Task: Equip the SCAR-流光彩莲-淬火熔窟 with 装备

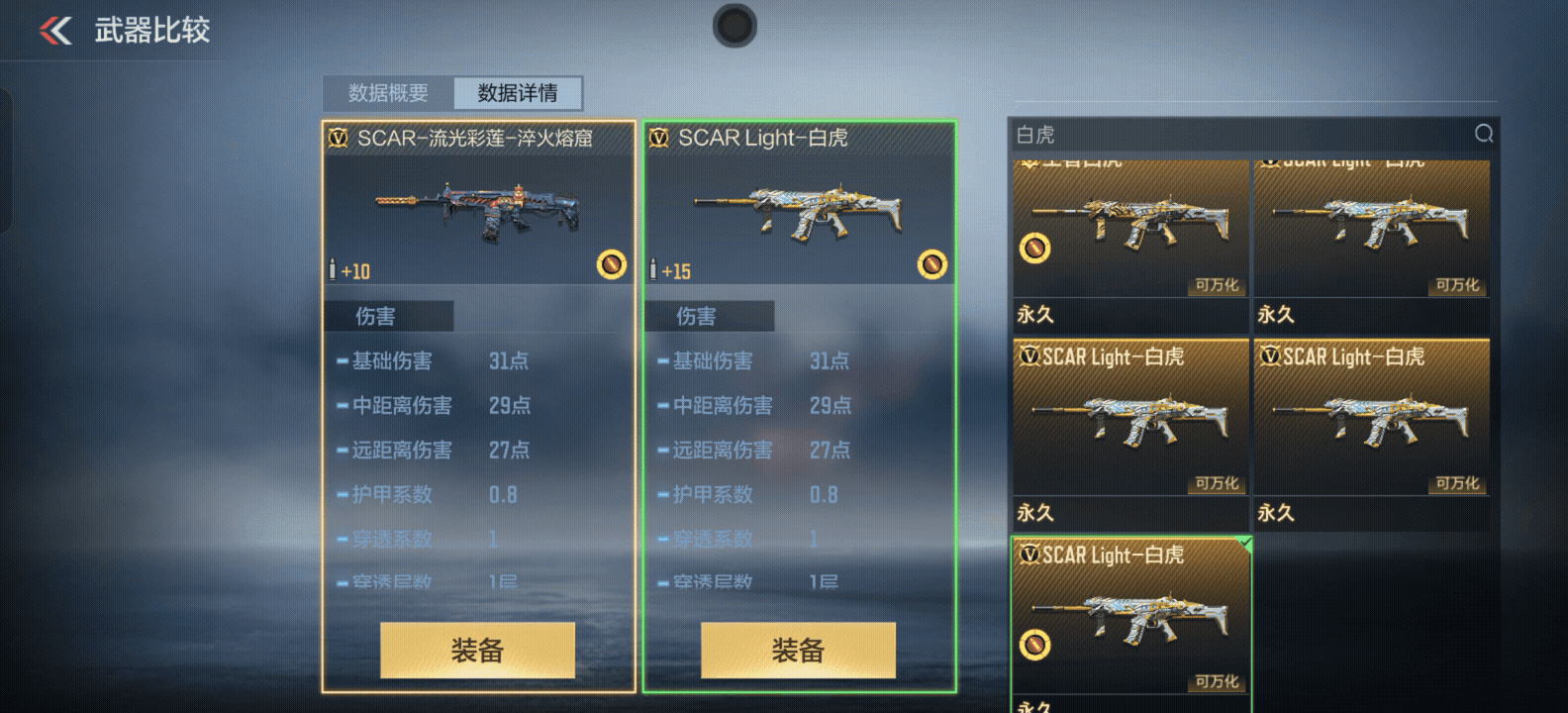Action: coord(477,650)
